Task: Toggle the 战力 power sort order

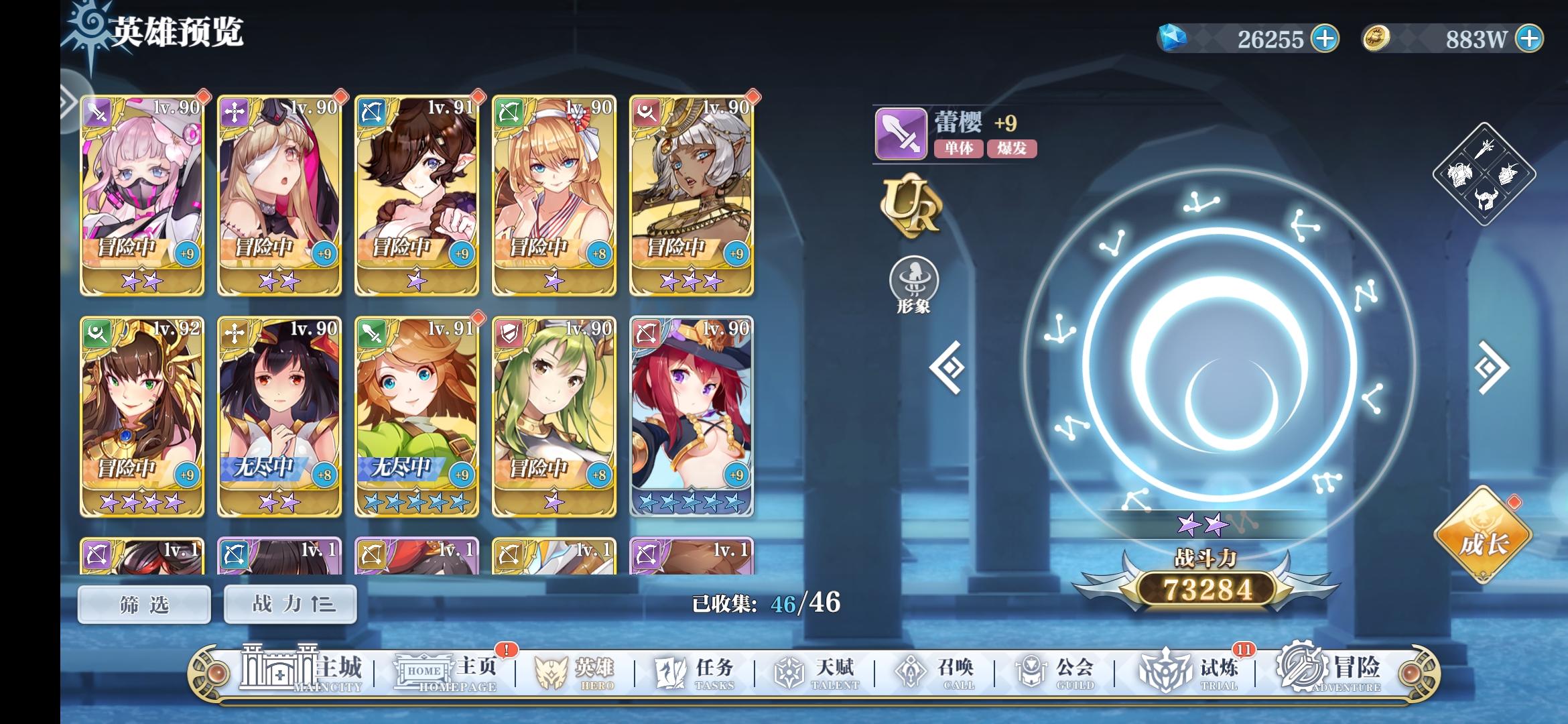Action: click(x=289, y=603)
